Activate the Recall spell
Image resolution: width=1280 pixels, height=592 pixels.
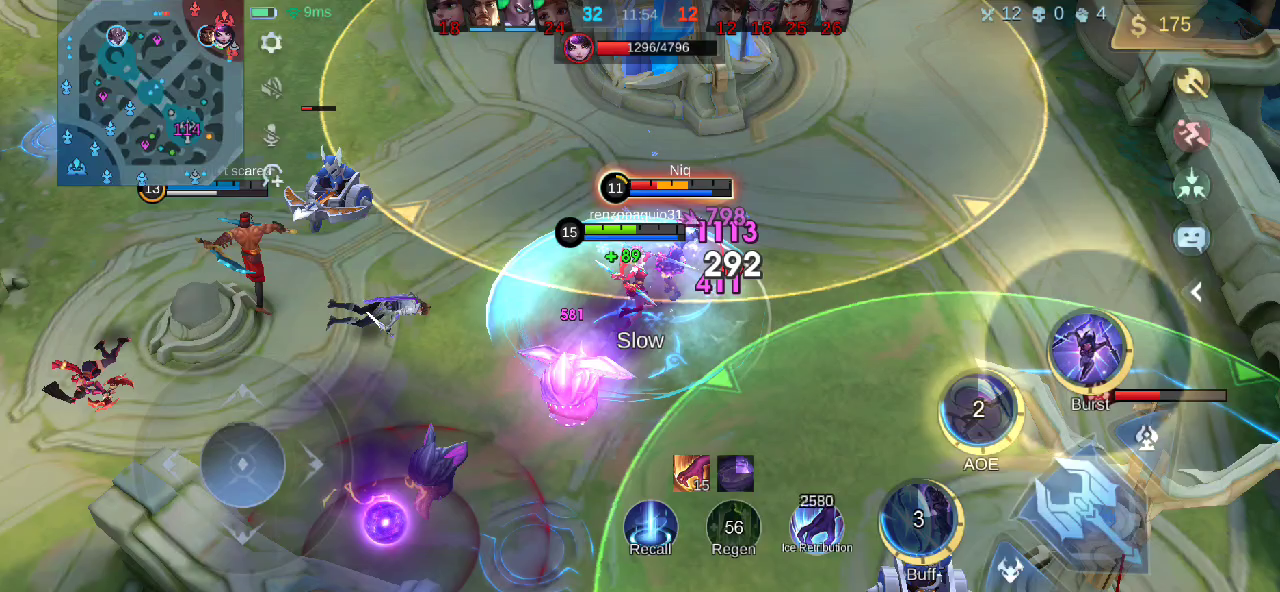(x=650, y=525)
